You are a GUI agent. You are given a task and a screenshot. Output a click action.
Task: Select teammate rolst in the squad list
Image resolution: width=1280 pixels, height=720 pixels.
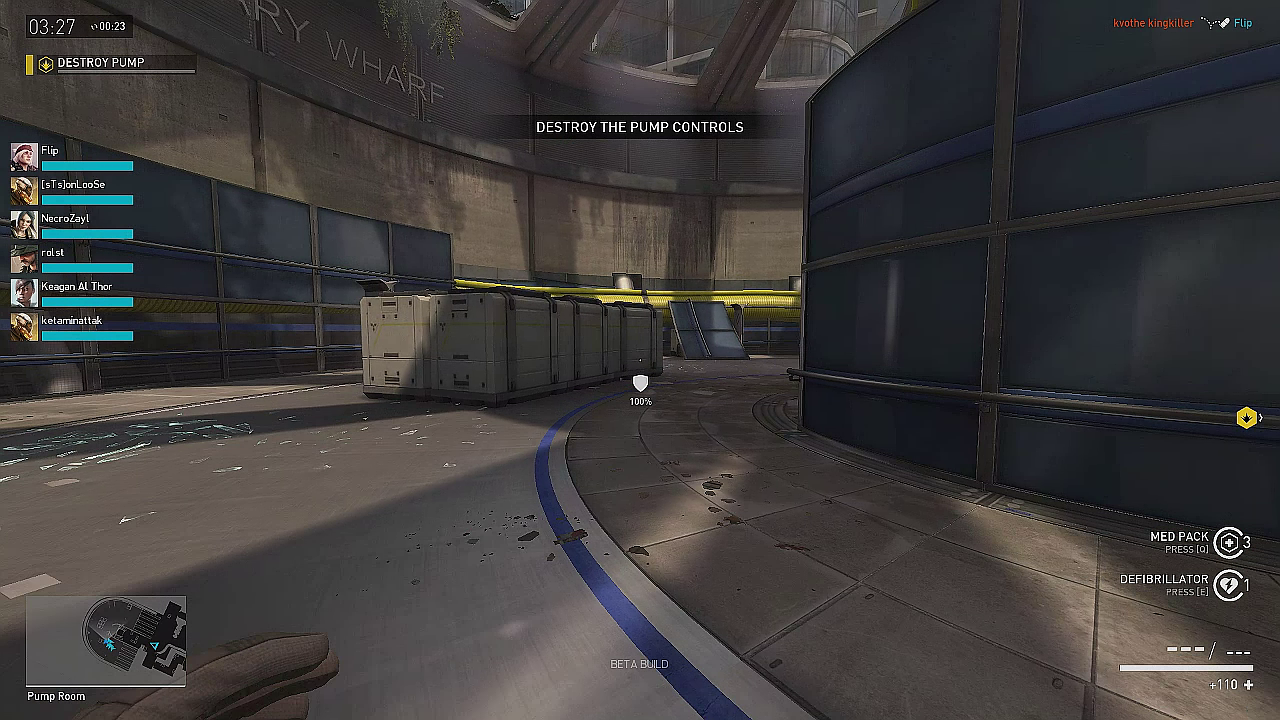(x=72, y=259)
